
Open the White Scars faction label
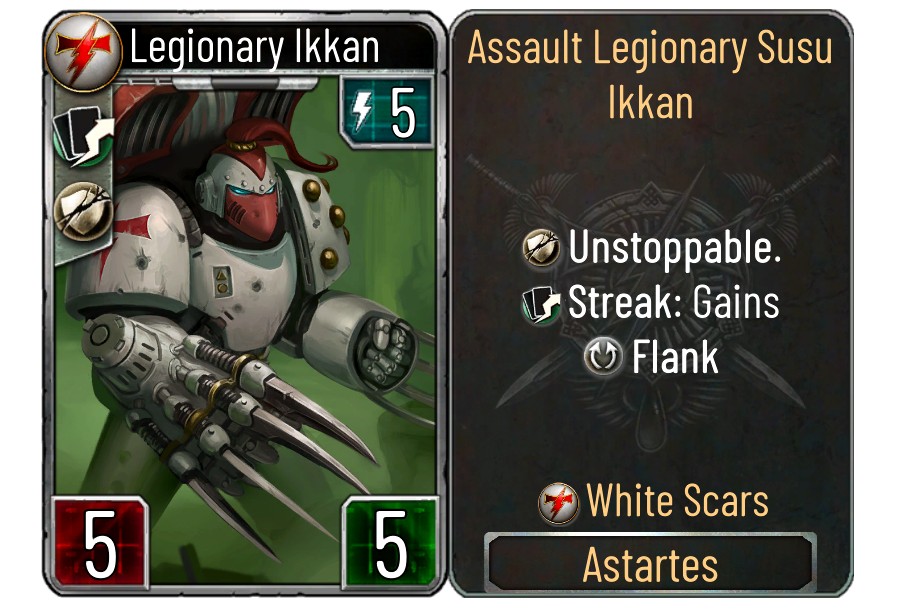[x=677, y=501]
